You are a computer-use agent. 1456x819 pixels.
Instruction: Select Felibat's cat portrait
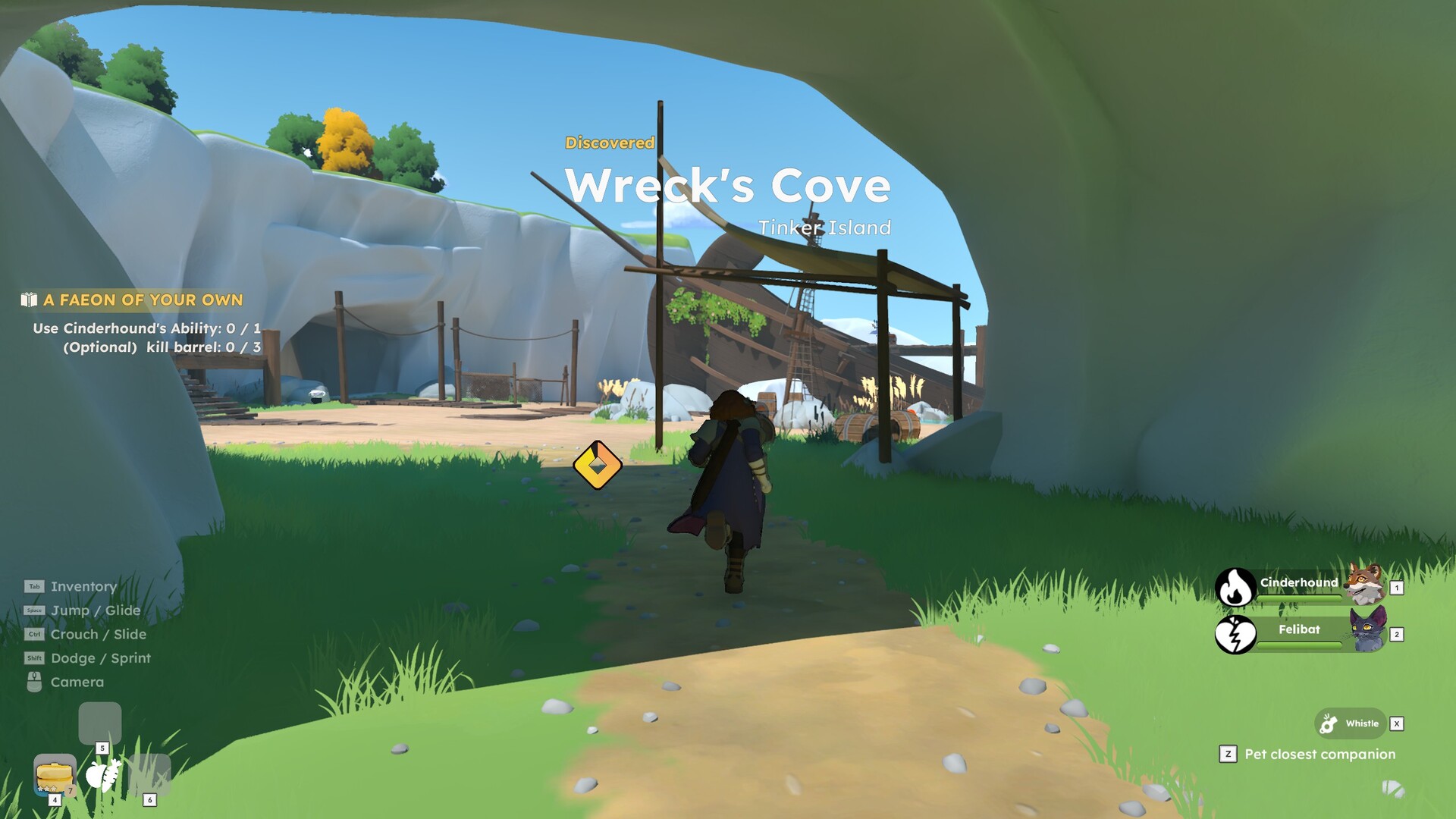tap(1367, 631)
